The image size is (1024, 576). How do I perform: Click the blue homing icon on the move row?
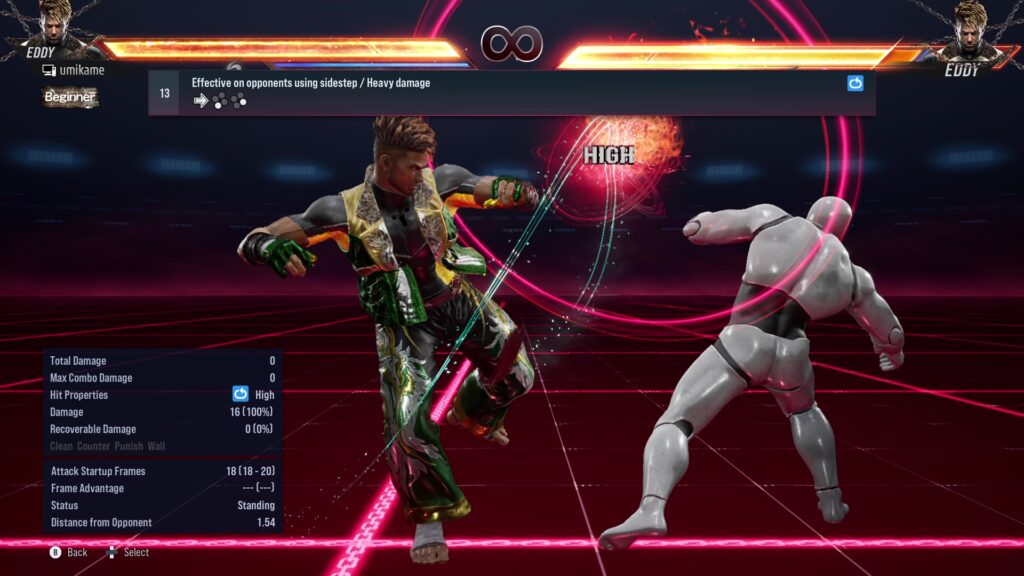[855, 84]
